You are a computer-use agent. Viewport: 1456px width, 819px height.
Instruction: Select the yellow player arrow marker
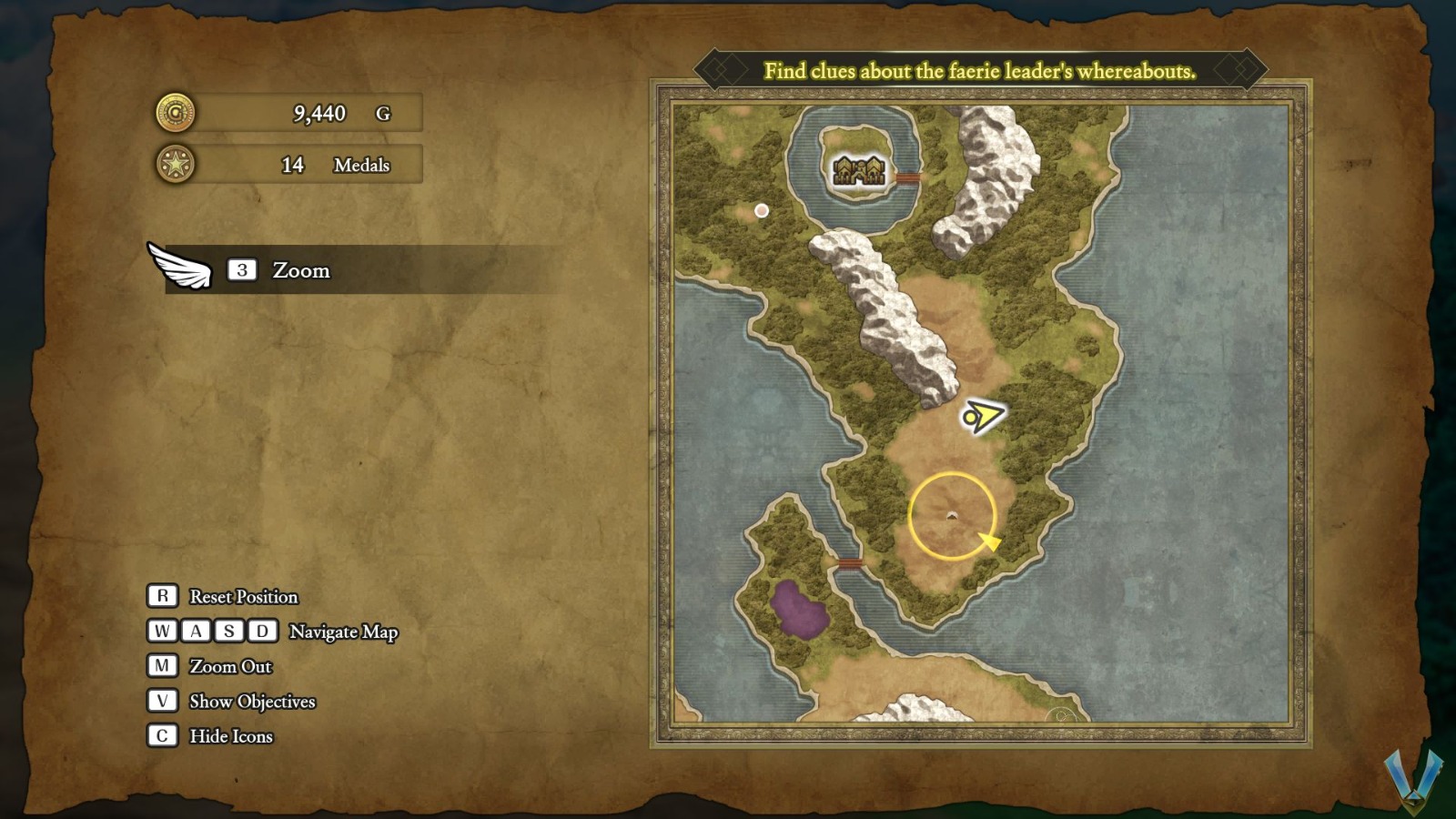coord(982,417)
